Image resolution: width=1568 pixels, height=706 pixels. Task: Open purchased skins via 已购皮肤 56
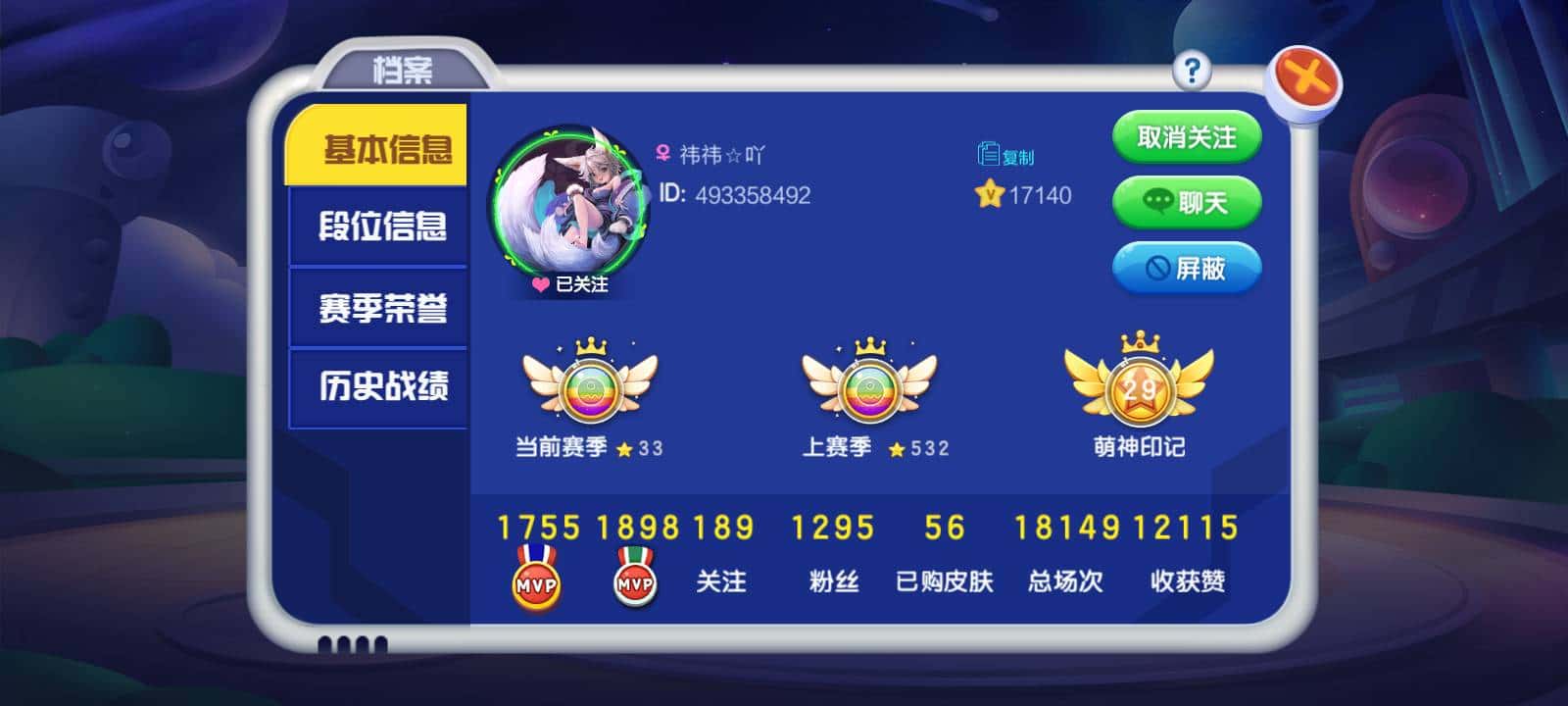tap(943, 553)
